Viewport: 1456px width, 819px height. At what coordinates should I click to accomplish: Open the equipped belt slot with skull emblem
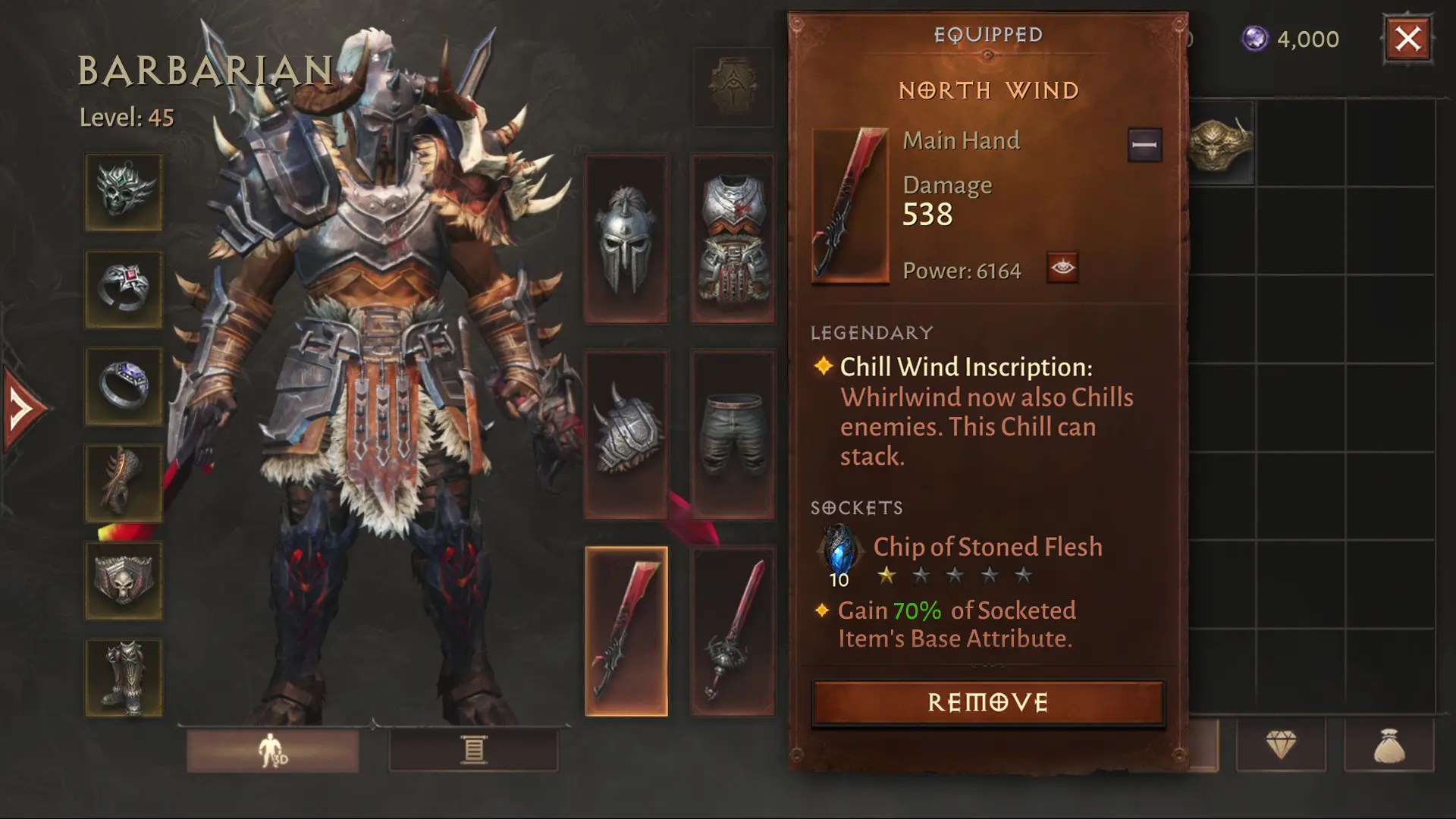(x=124, y=580)
